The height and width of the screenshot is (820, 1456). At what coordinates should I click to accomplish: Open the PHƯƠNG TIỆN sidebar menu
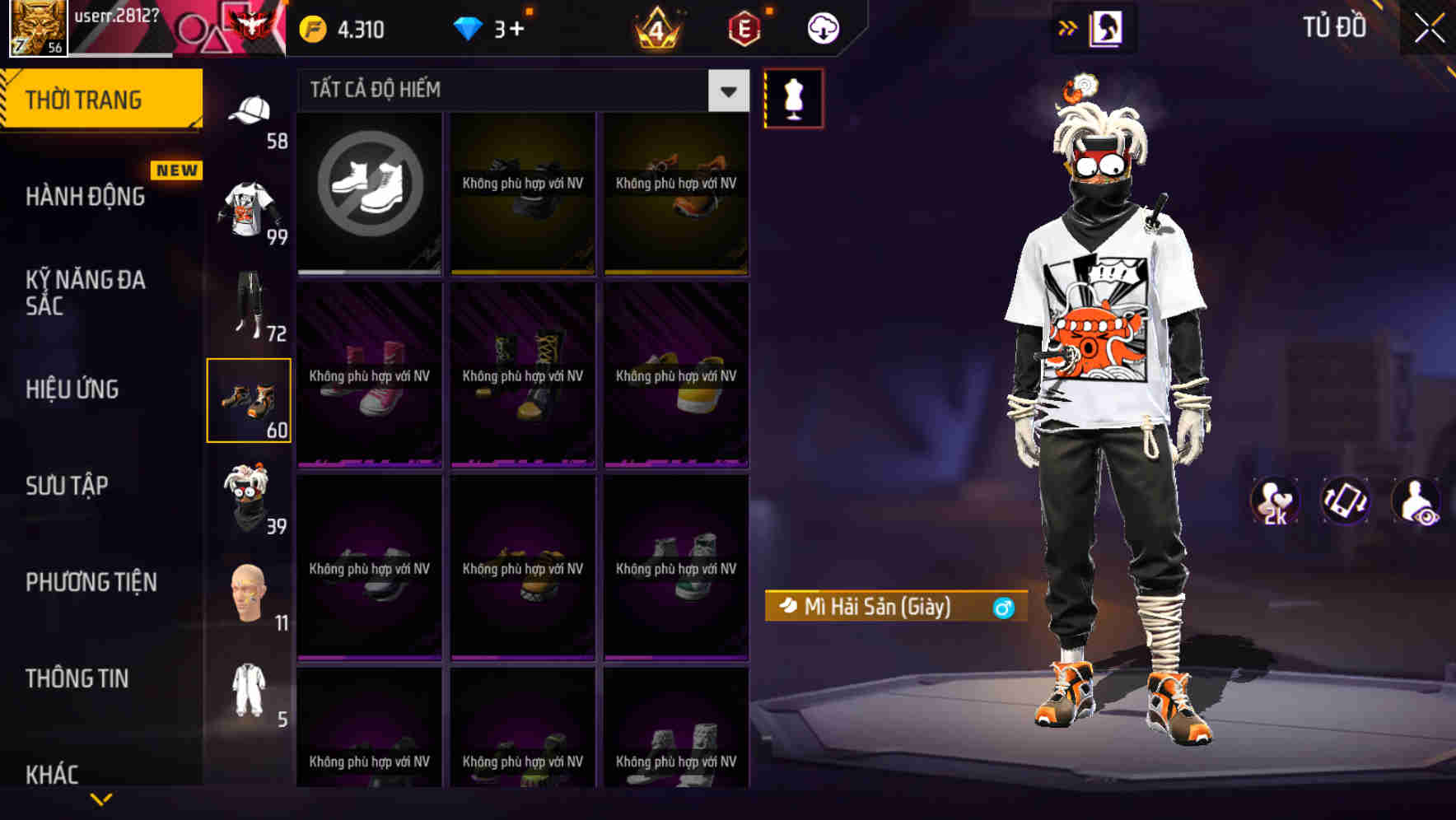pyautogui.click(x=89, y=582)
